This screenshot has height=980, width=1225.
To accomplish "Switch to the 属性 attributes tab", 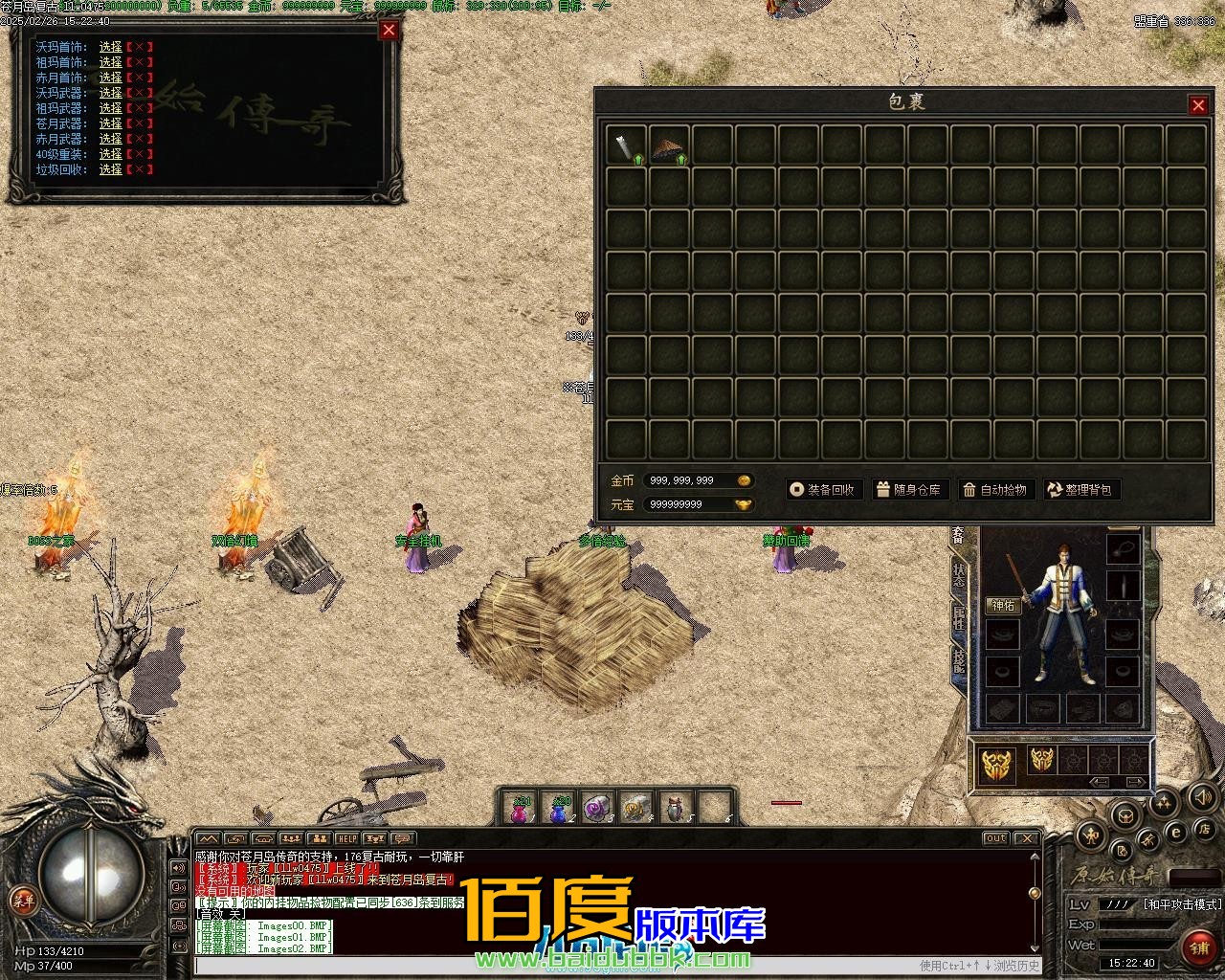I will pos(959,617).
